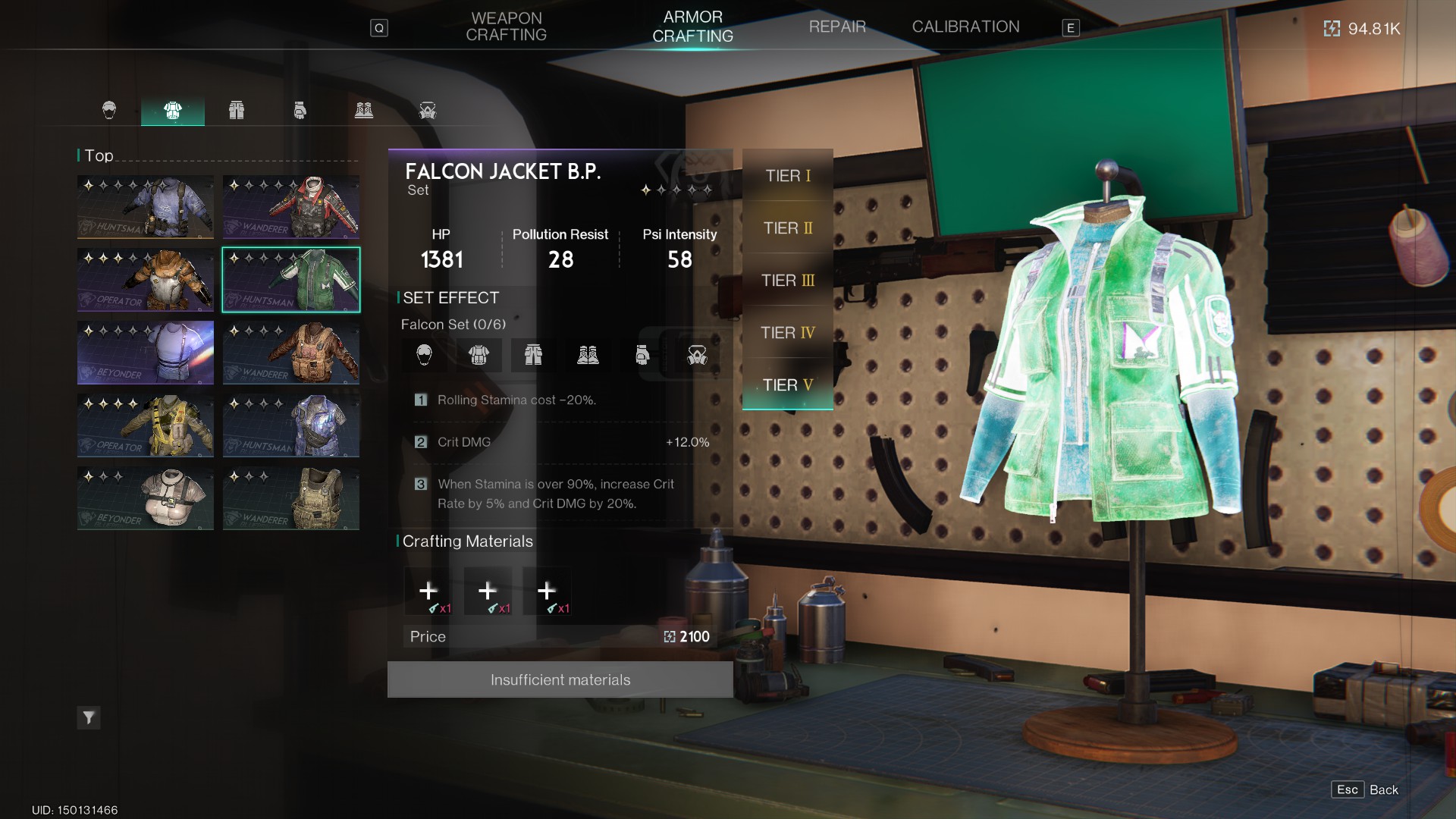
Task: Open the Repair tab
Action: pyautogui.click(x=837, y=27)
